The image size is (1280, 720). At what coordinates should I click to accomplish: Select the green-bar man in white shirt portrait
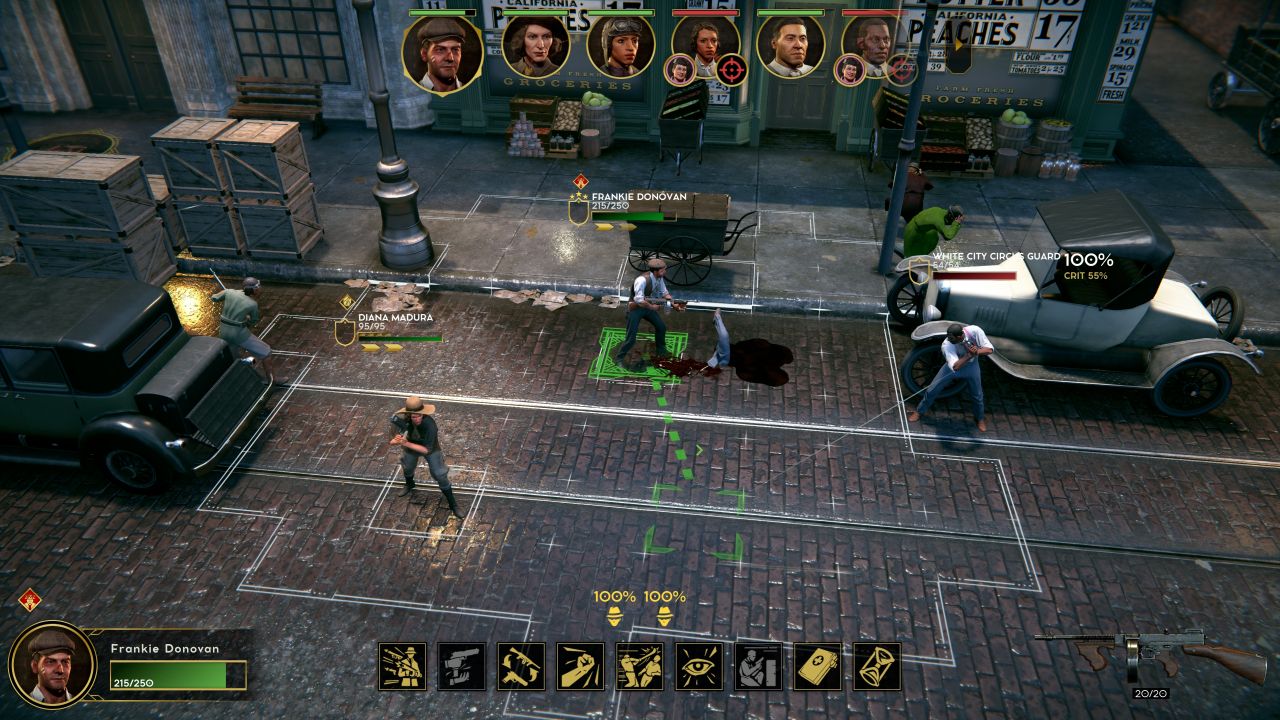pos(790,46)
